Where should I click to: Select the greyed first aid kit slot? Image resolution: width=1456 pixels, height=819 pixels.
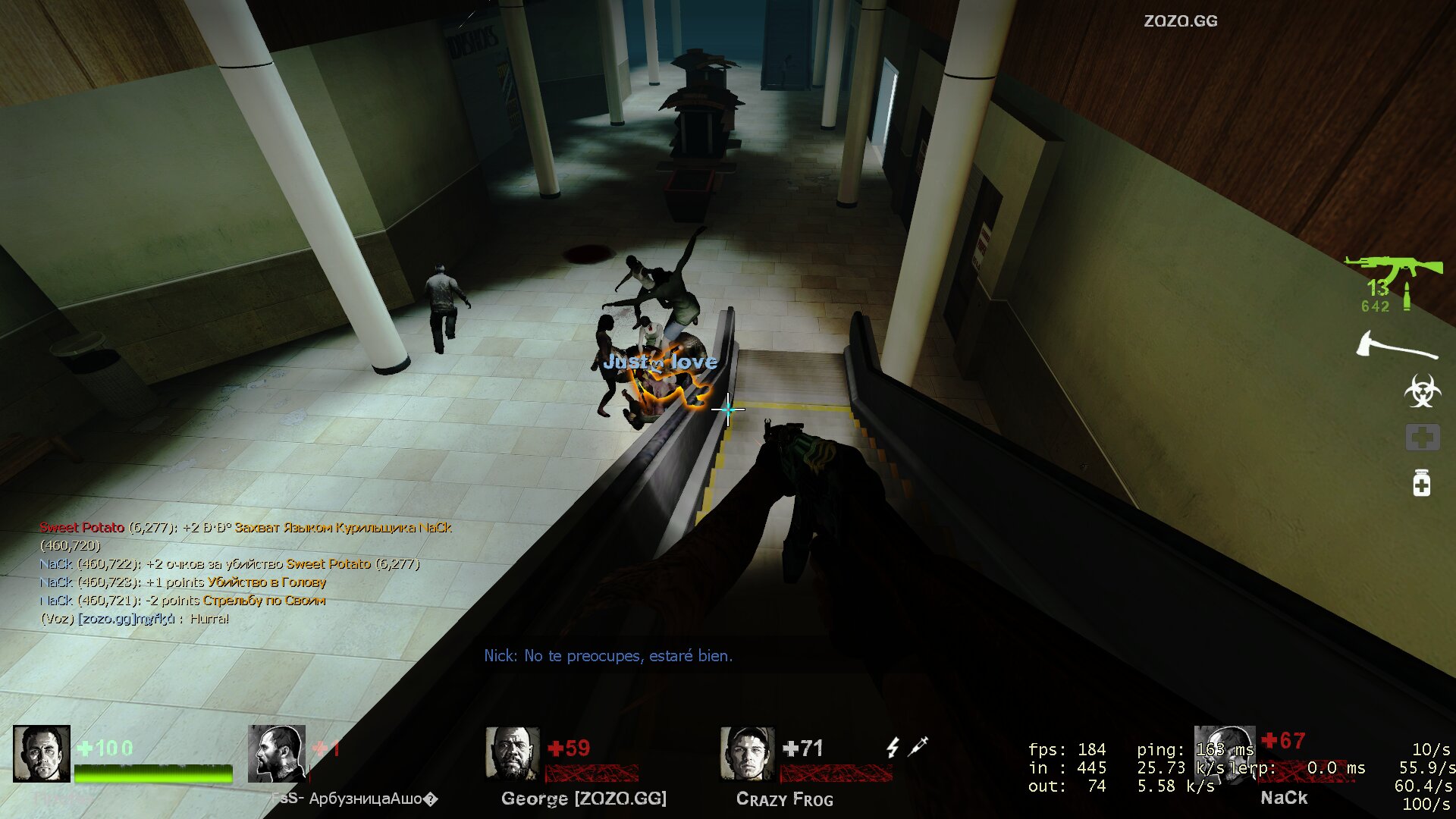[1422, 438]
